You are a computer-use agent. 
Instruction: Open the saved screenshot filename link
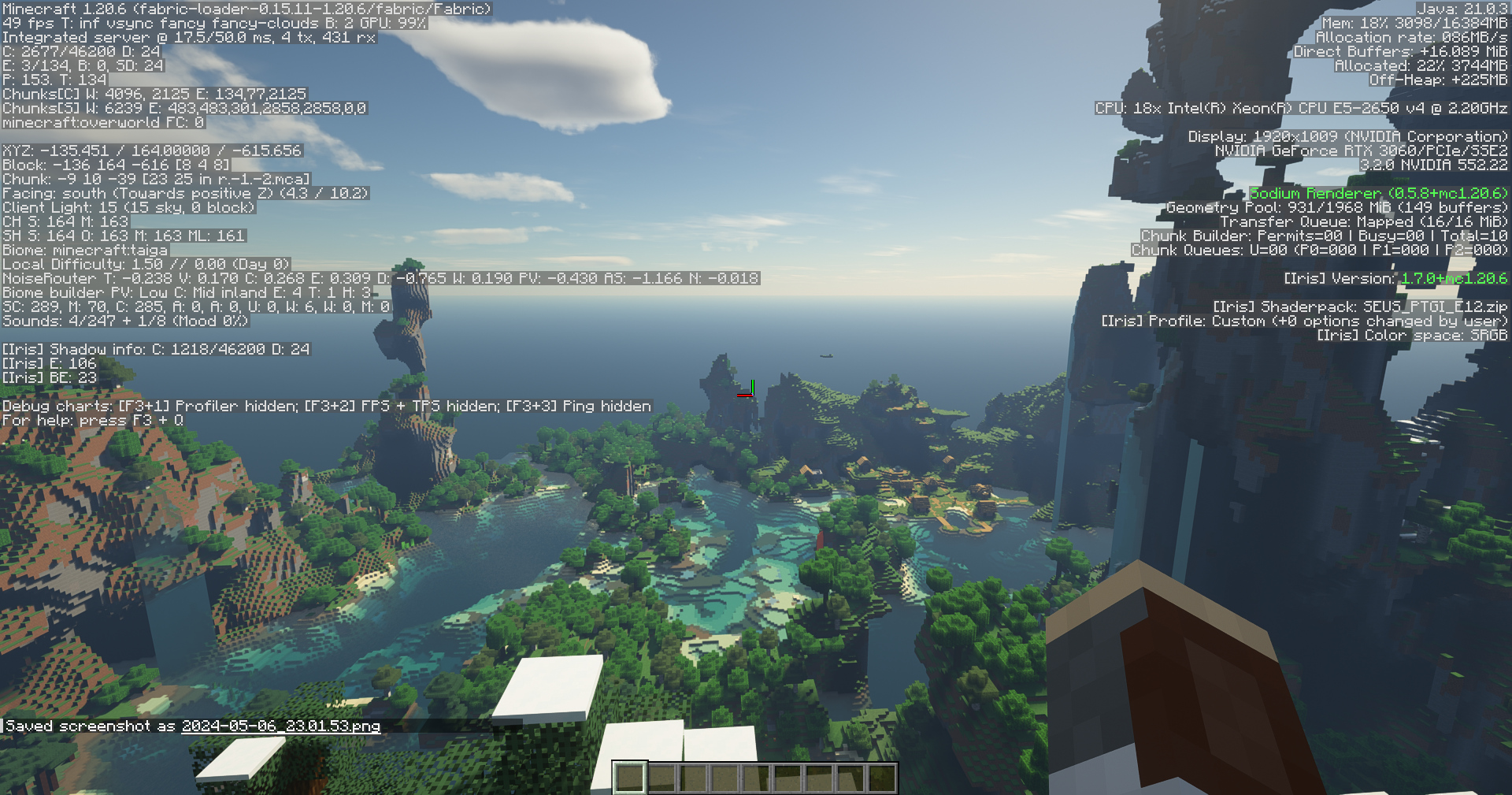tap(280, 726)
